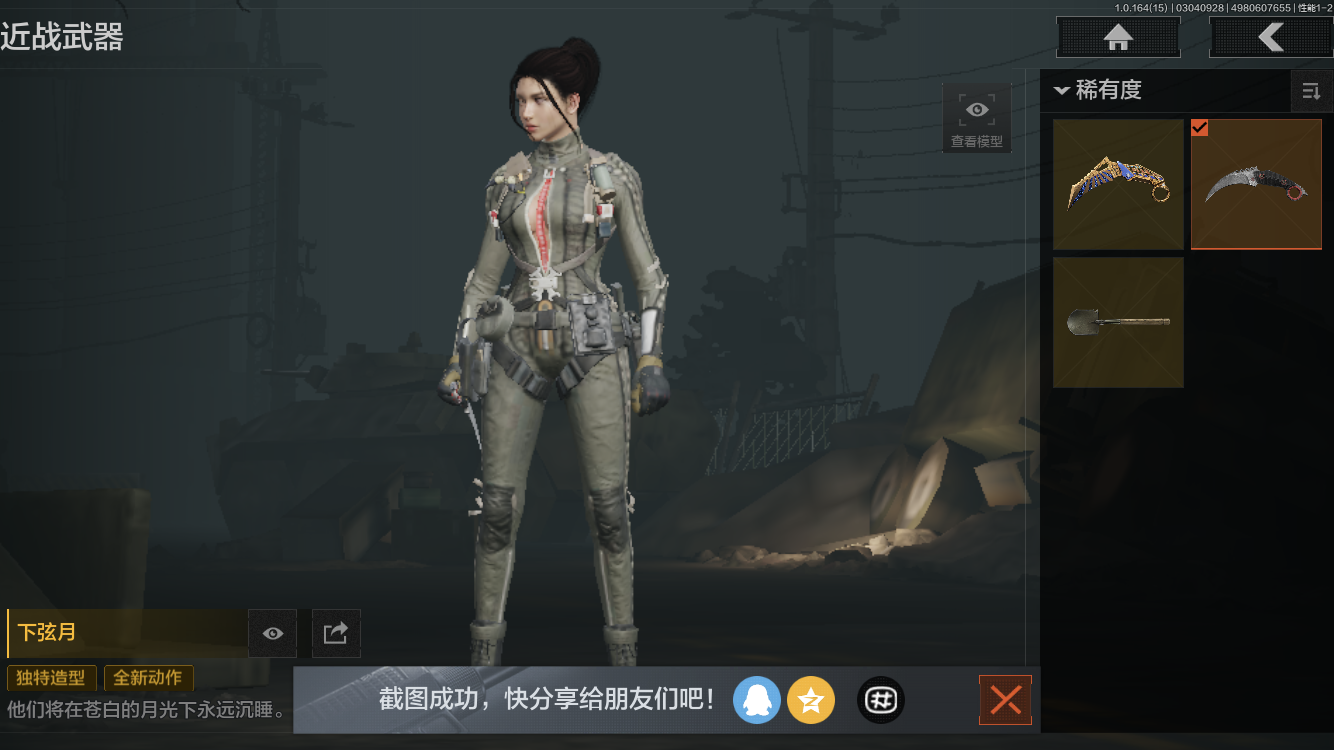Click the WeGame circle share icon
The width and height of the screenshot is (1334, 750).
click(880, 700)
